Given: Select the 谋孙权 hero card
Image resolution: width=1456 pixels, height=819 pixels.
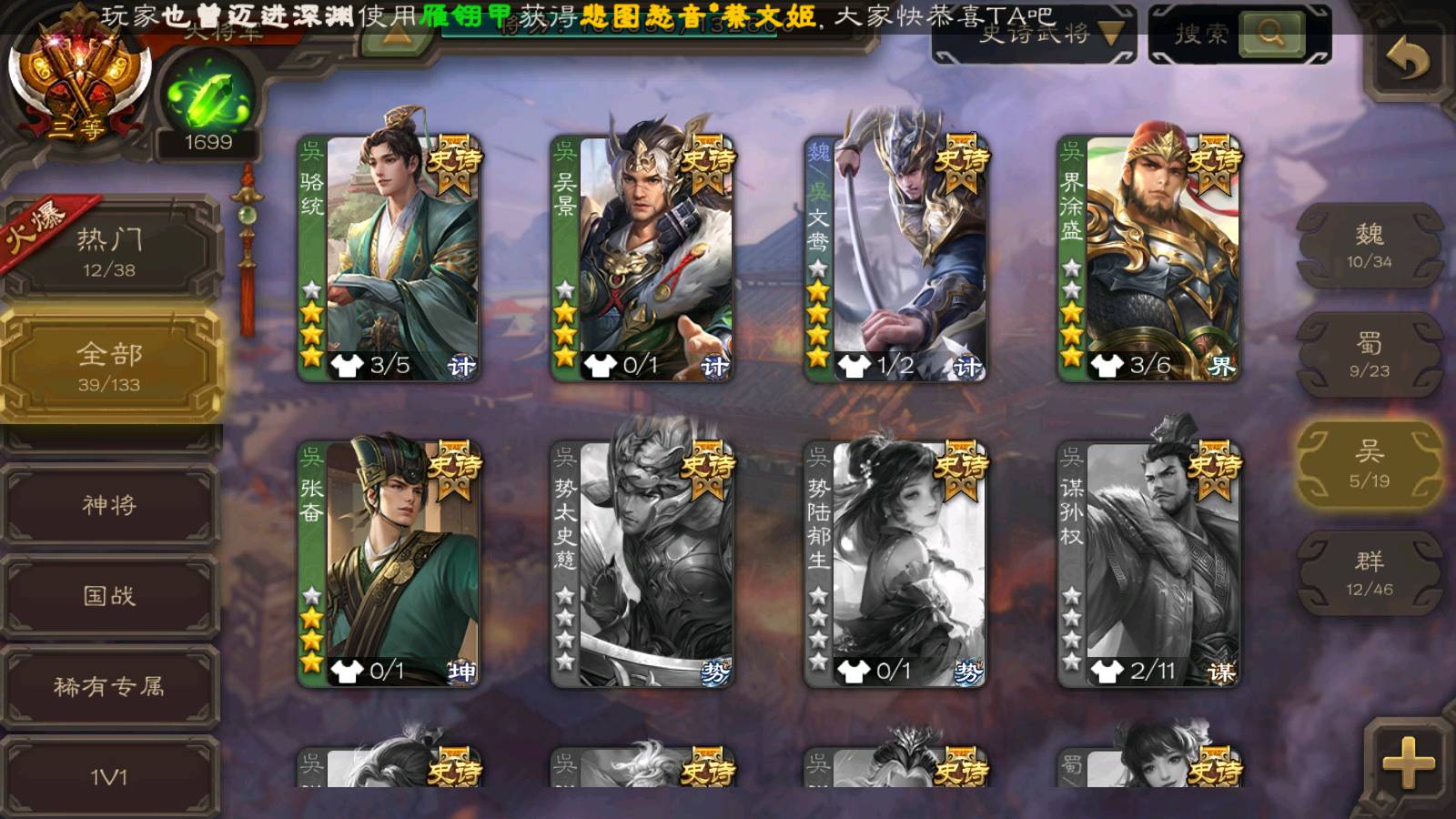Looking at the screenshot, I should click(x=1148, y=564).
